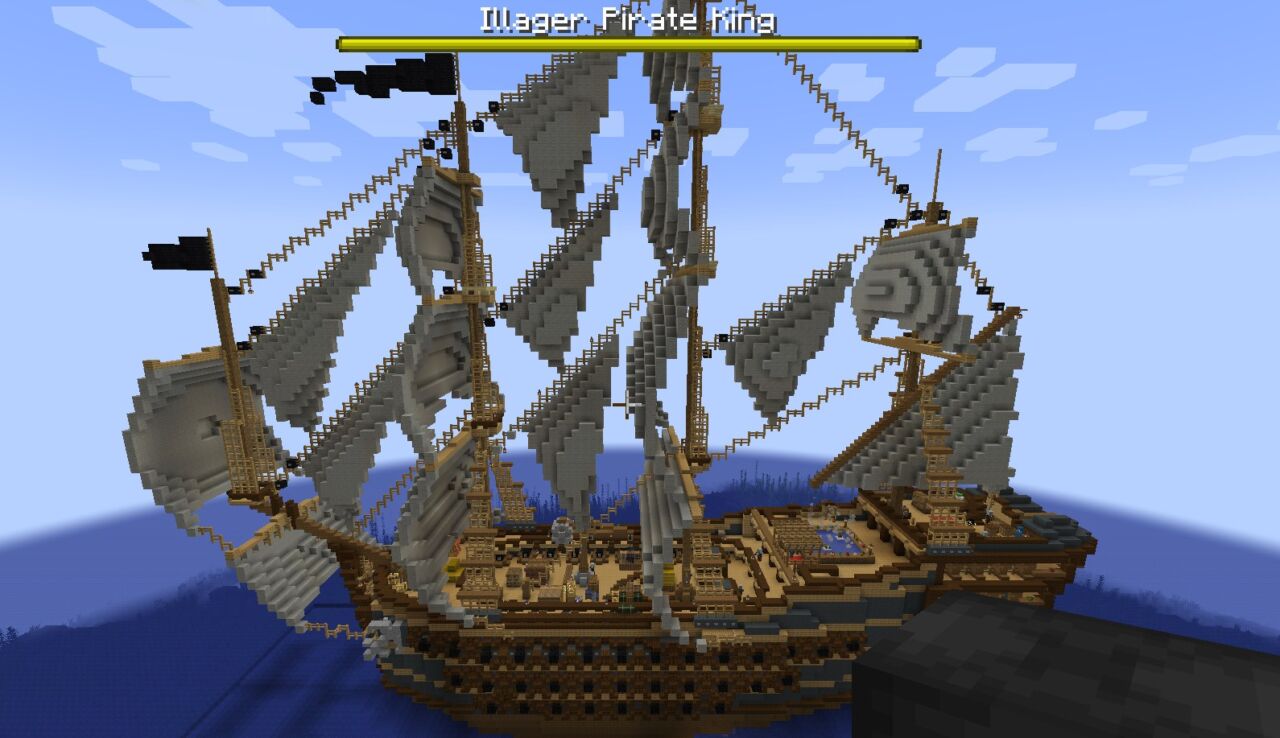The height and width of the screenshot is (738, 1280).
Task: Click the yellow boss health bar
Action: pyautogui.click(x=630, y=42)
